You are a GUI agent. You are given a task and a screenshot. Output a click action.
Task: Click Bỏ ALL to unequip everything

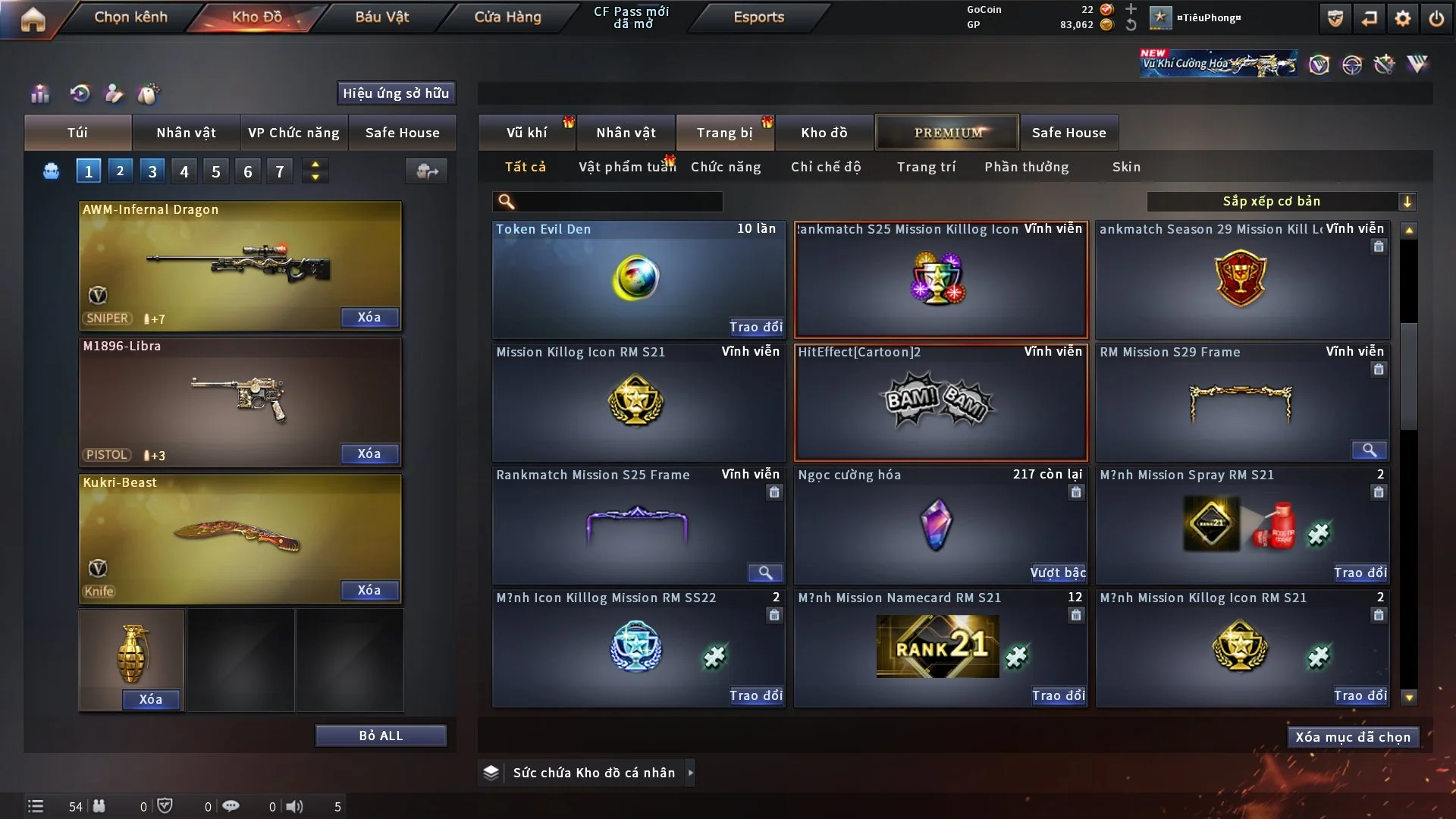(x=381, y=736)
